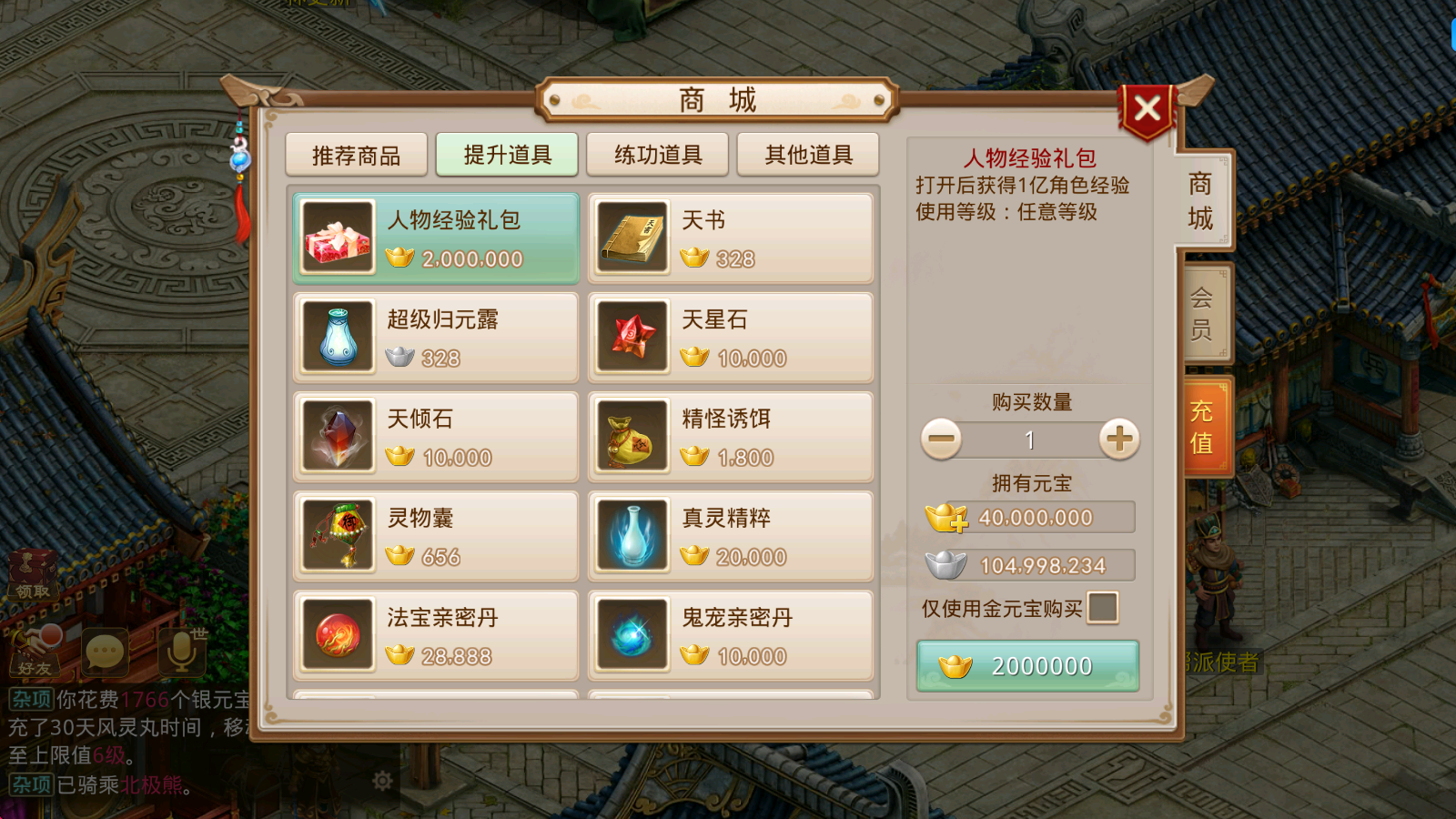
Task: Click the 天书 scroll book icon
Action: tap(632, 238)
